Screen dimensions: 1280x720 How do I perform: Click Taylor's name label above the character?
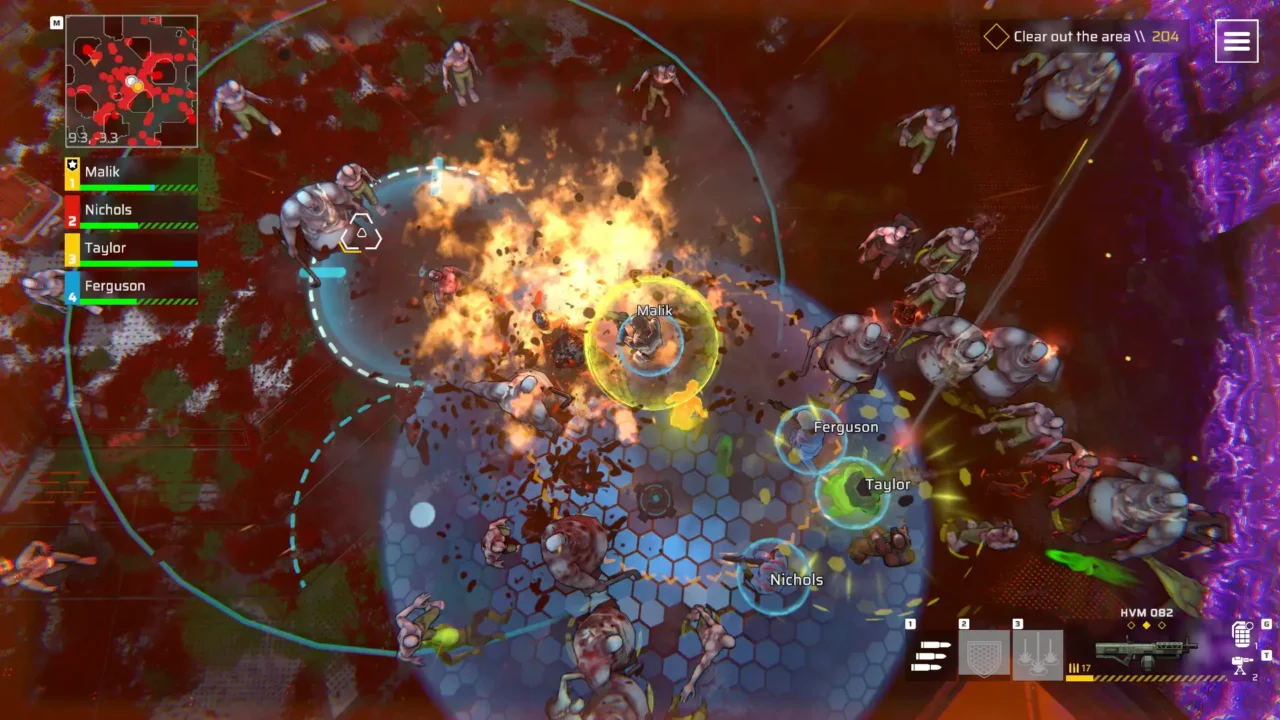pyautogui.click(x=889, y=483)
